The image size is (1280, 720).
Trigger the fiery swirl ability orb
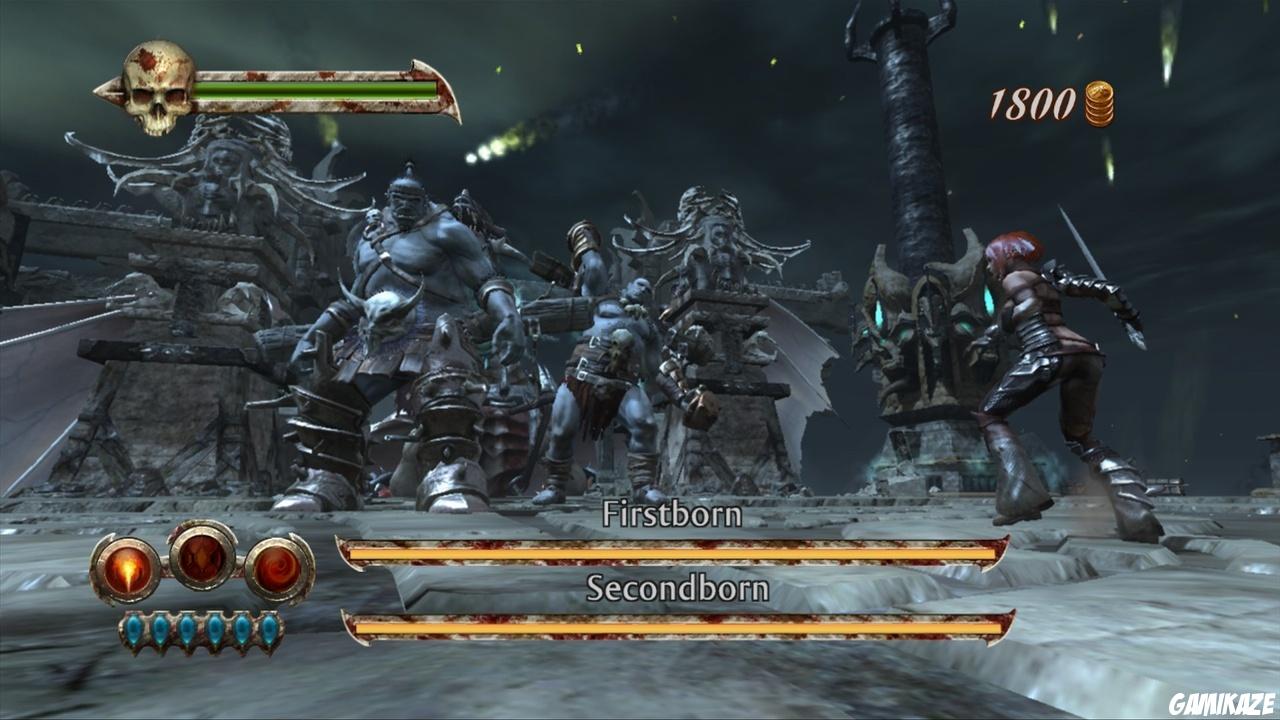278,569
